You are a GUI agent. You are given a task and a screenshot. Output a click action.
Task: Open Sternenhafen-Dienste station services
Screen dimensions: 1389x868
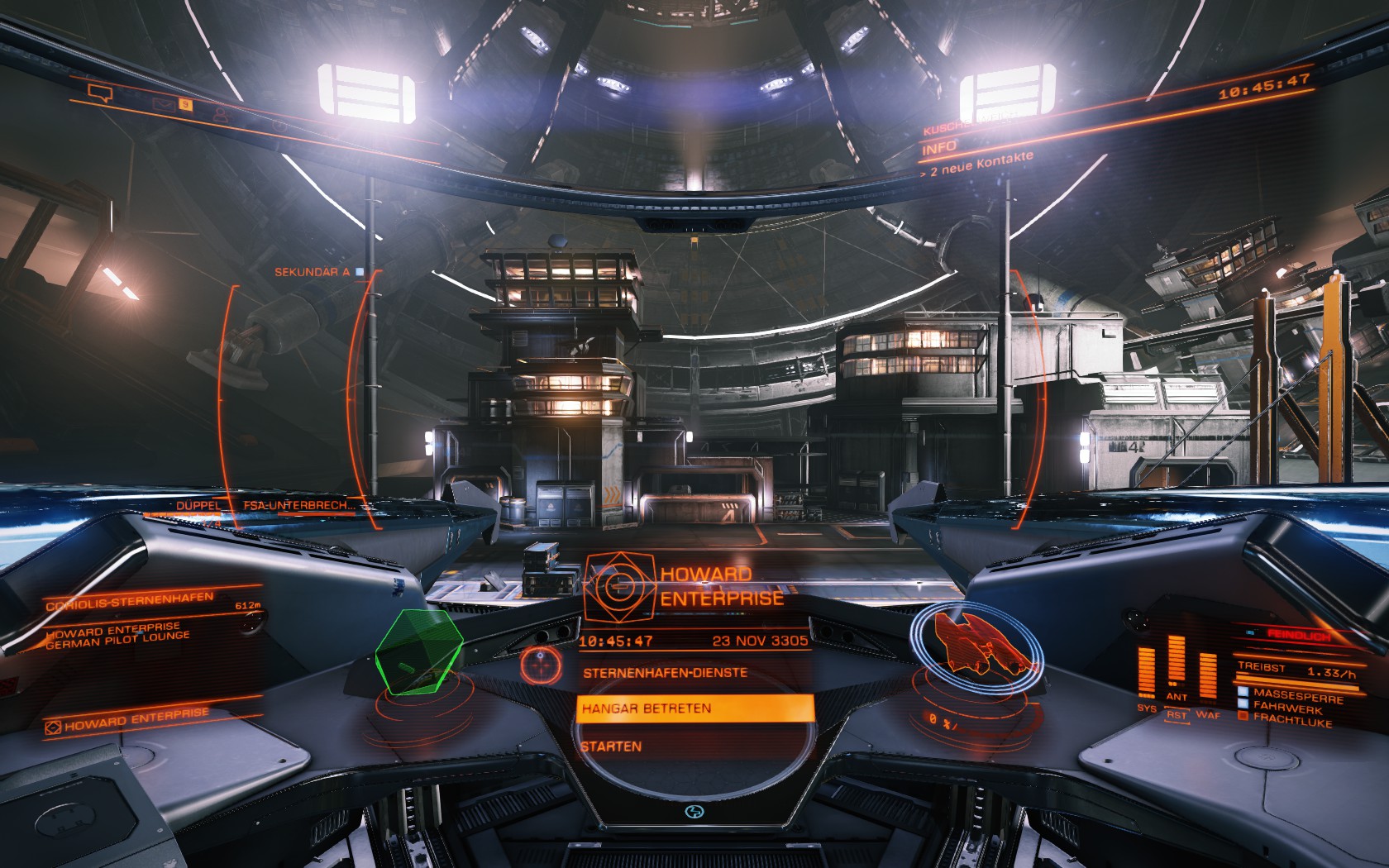(x=665, y=673)
